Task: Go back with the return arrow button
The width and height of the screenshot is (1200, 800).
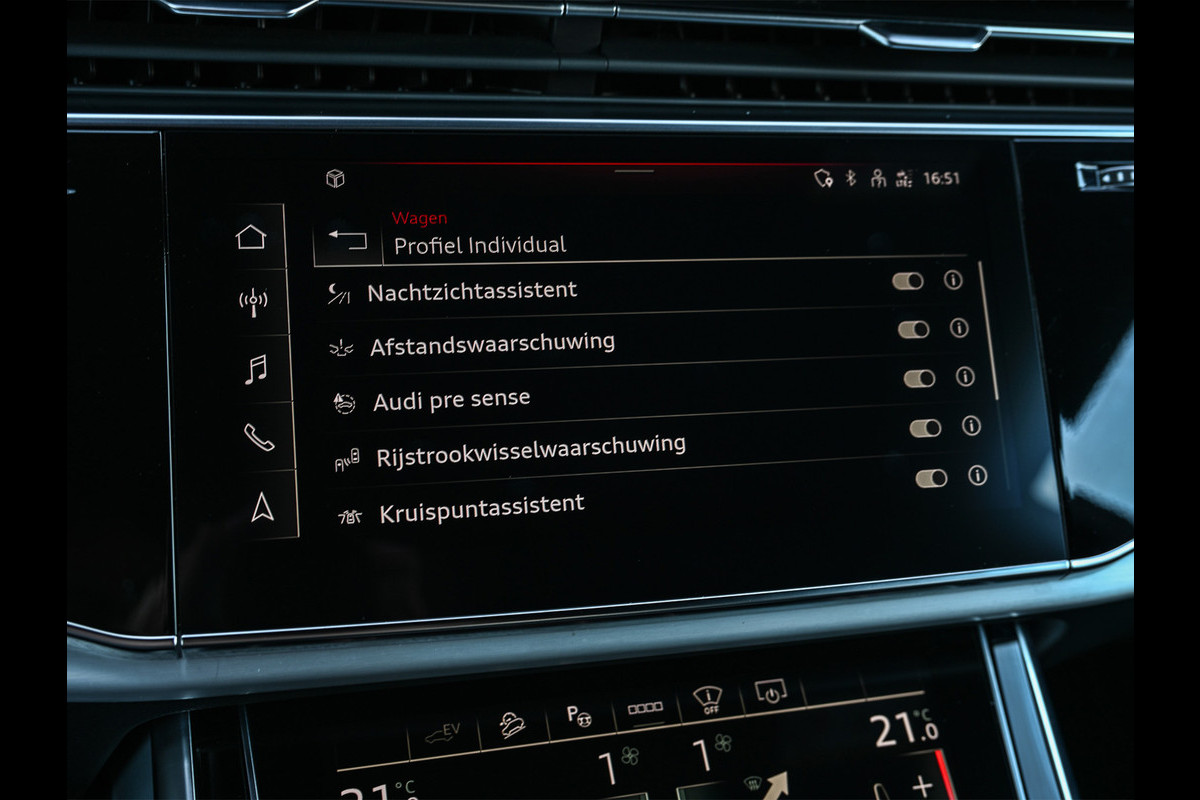Action: tap(348, 241)
